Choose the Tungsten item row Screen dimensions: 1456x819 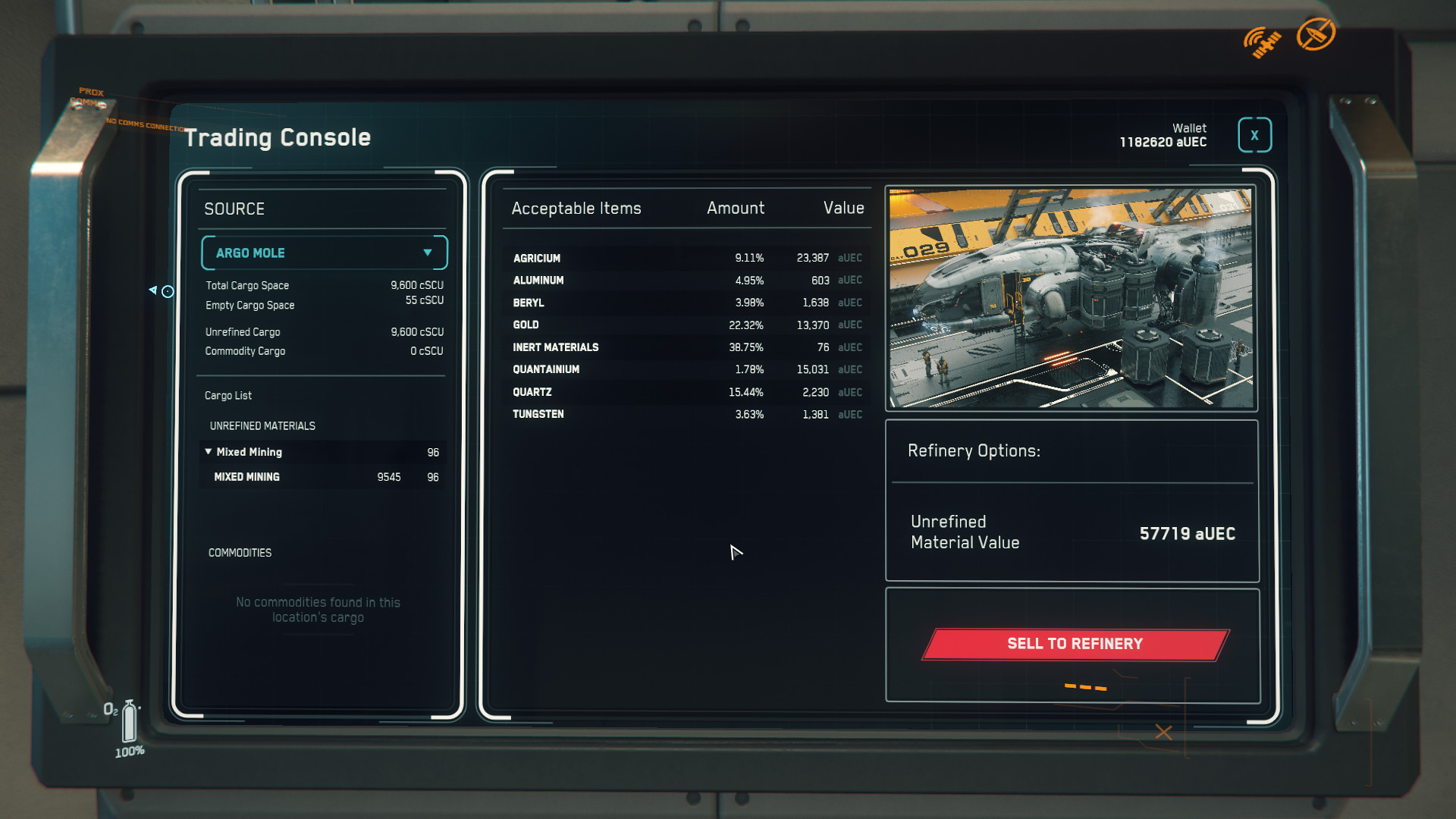click(x=686, y=414)
